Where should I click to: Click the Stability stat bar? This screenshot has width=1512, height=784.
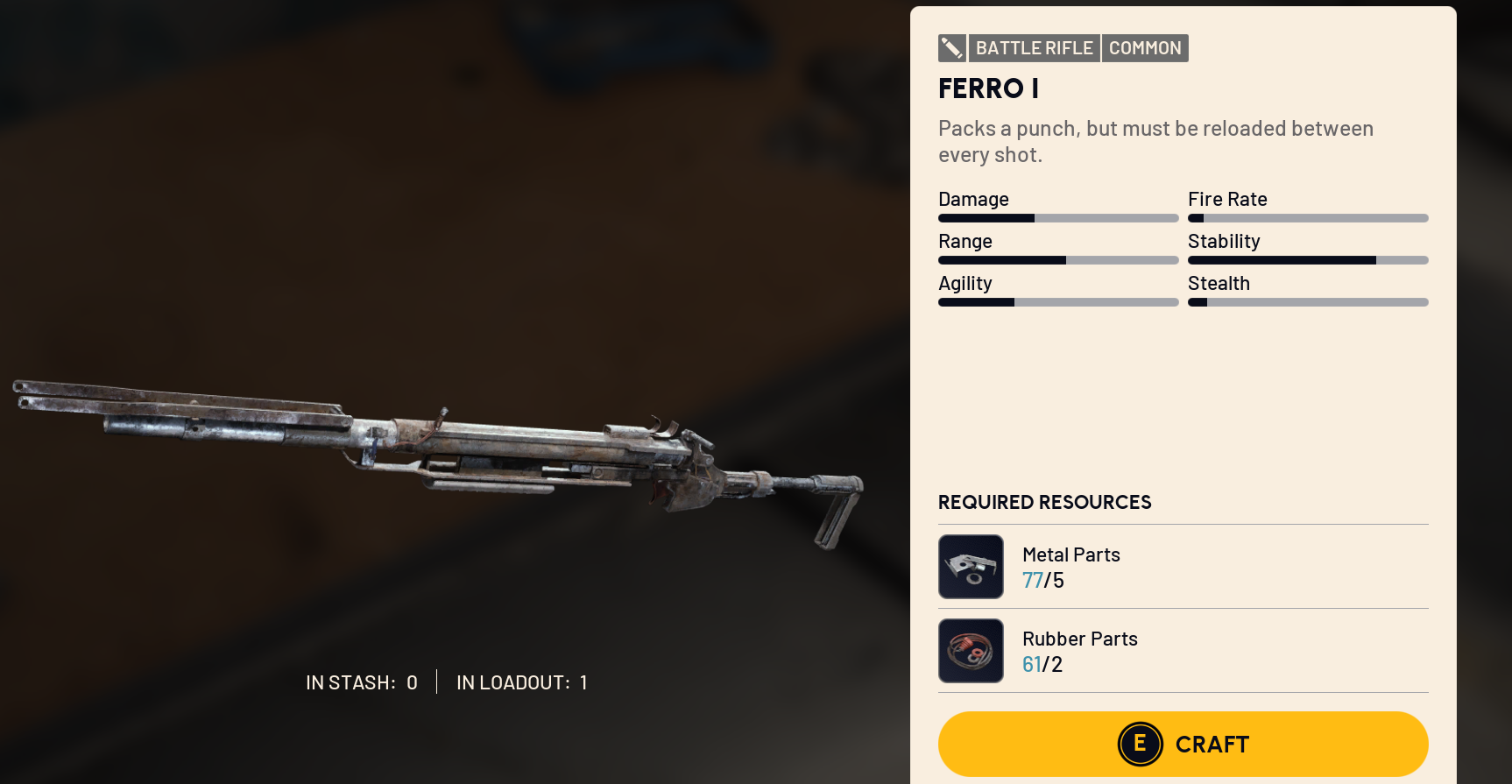[1307, 259]
